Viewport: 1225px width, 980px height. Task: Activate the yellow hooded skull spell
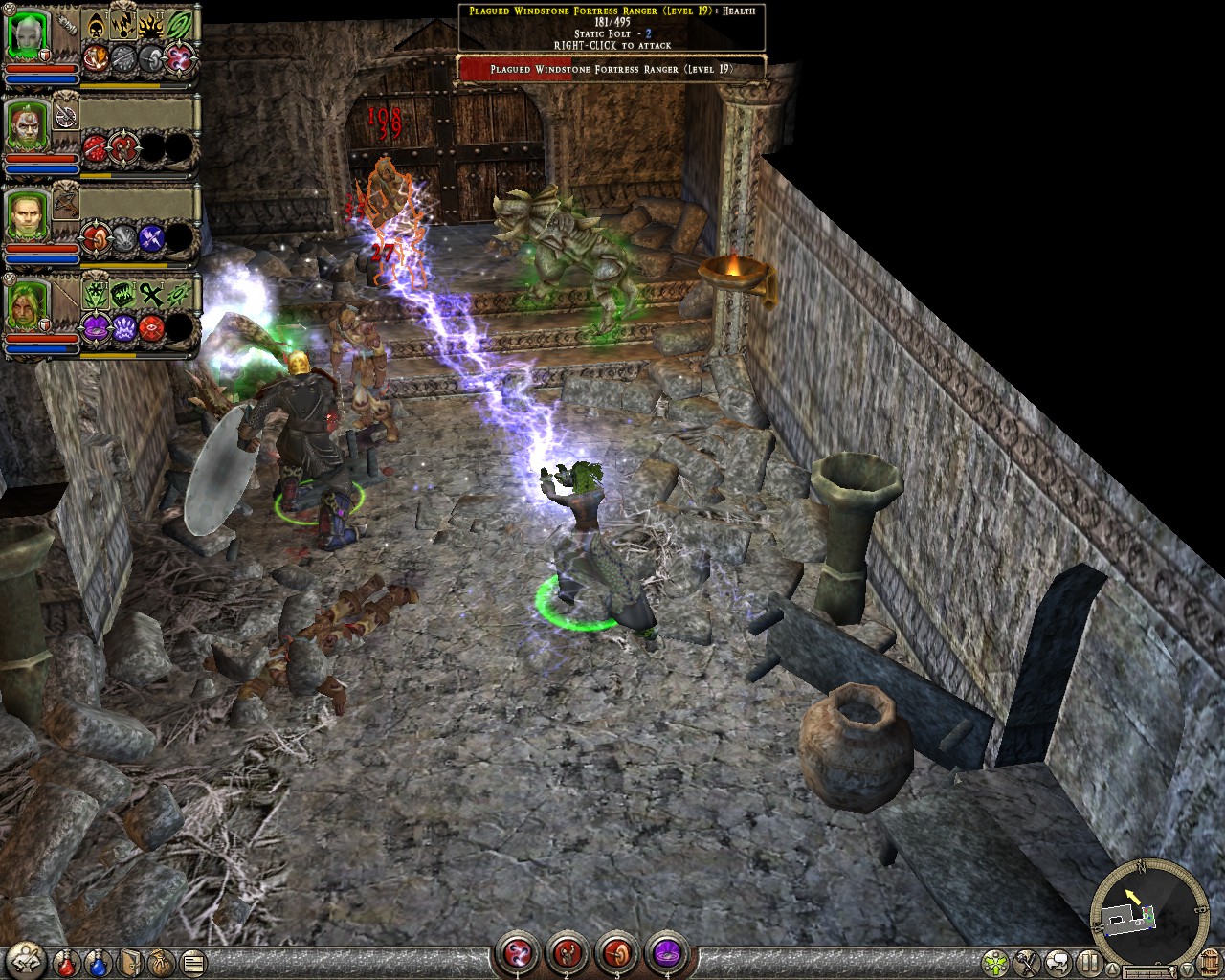coord(96,26)
